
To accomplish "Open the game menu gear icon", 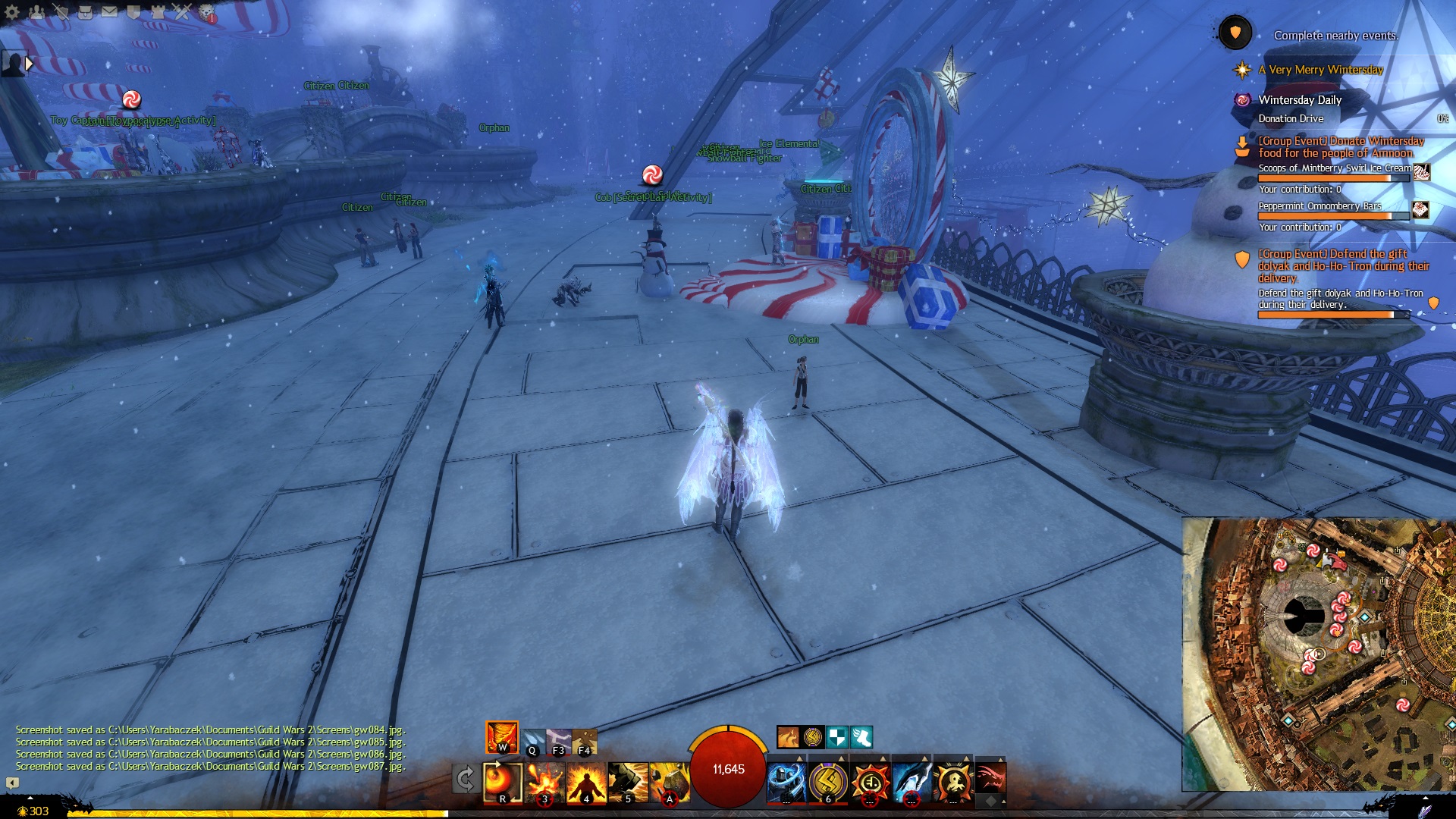I will 13,11.
